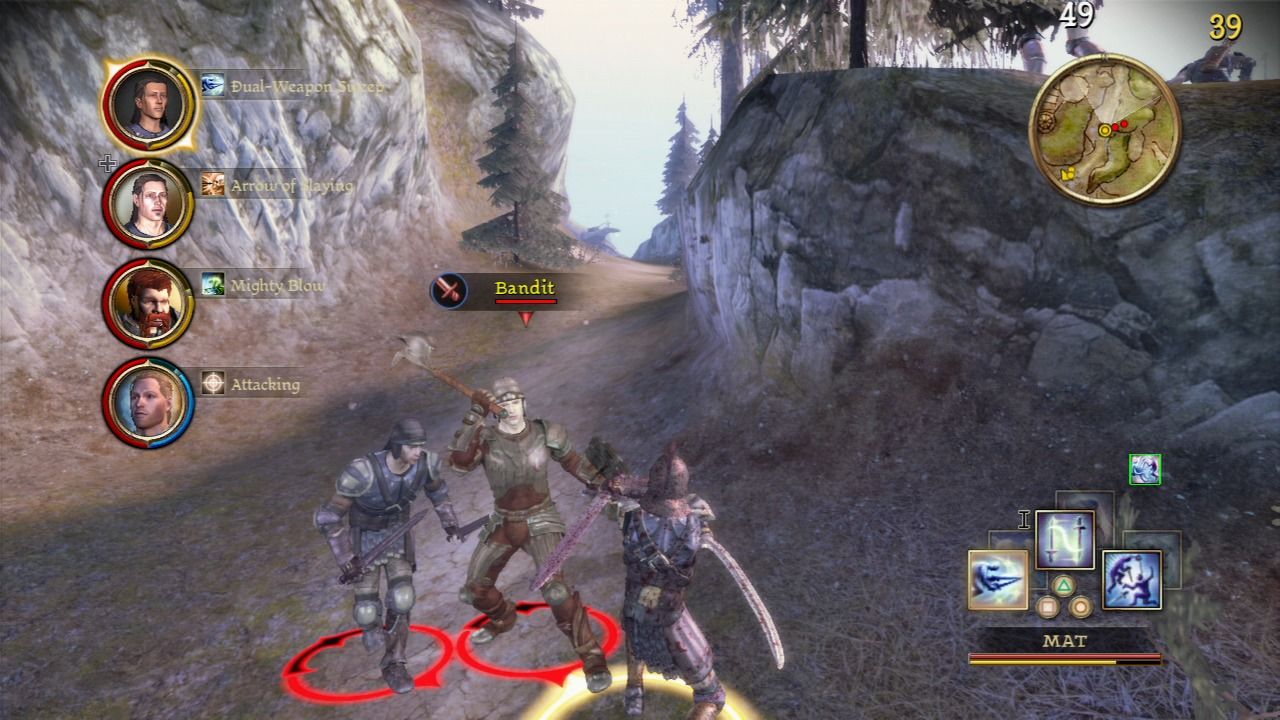Select the blond warrior's portrait
The height and width of the screenshot is (720, 1280).
(x=149, y=397)
